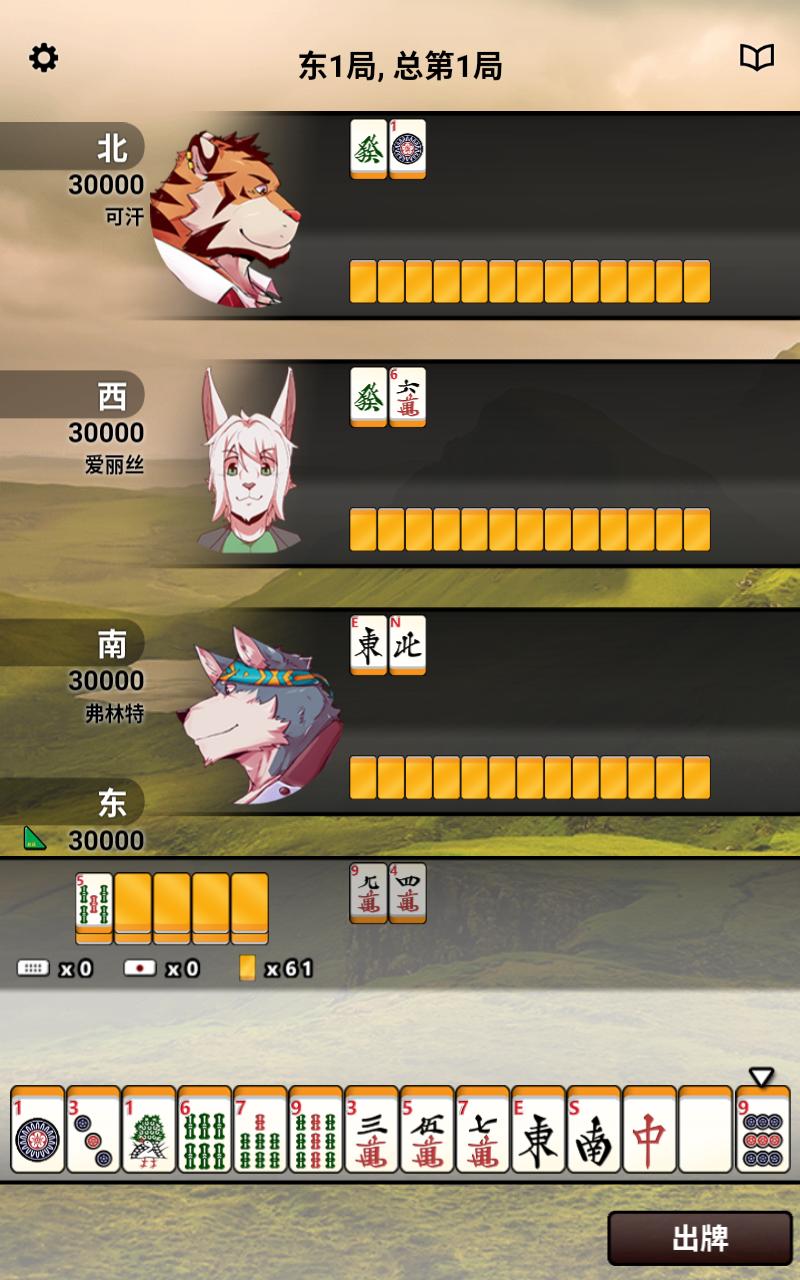Click the 出牌 discard button
The width and height of the screenshot is (800, 1280).
point(700,1239)
